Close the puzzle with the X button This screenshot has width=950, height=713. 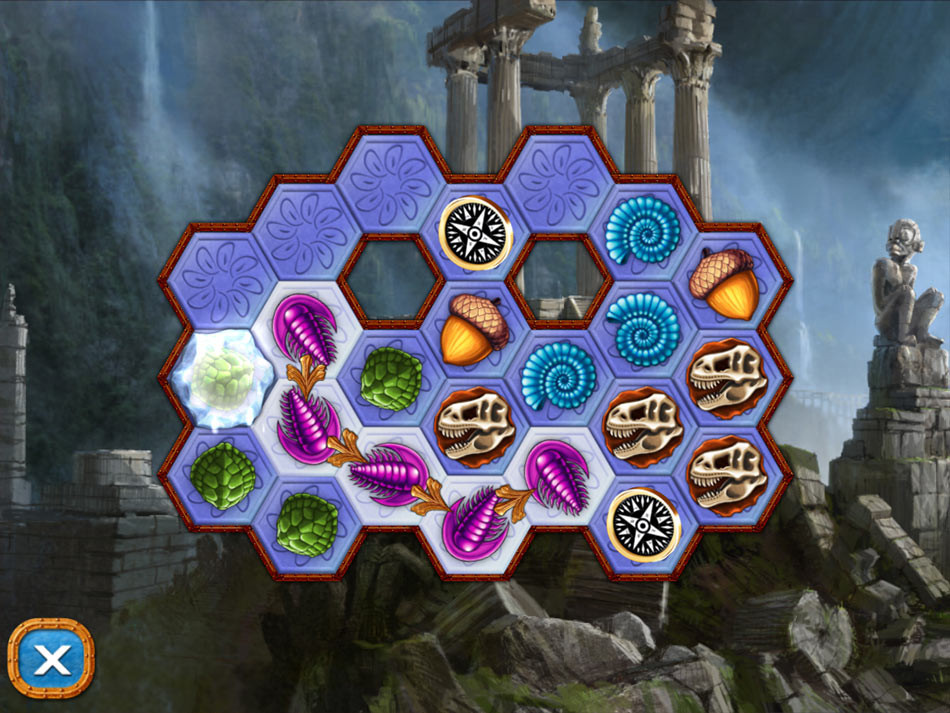[x=51, y=658]
